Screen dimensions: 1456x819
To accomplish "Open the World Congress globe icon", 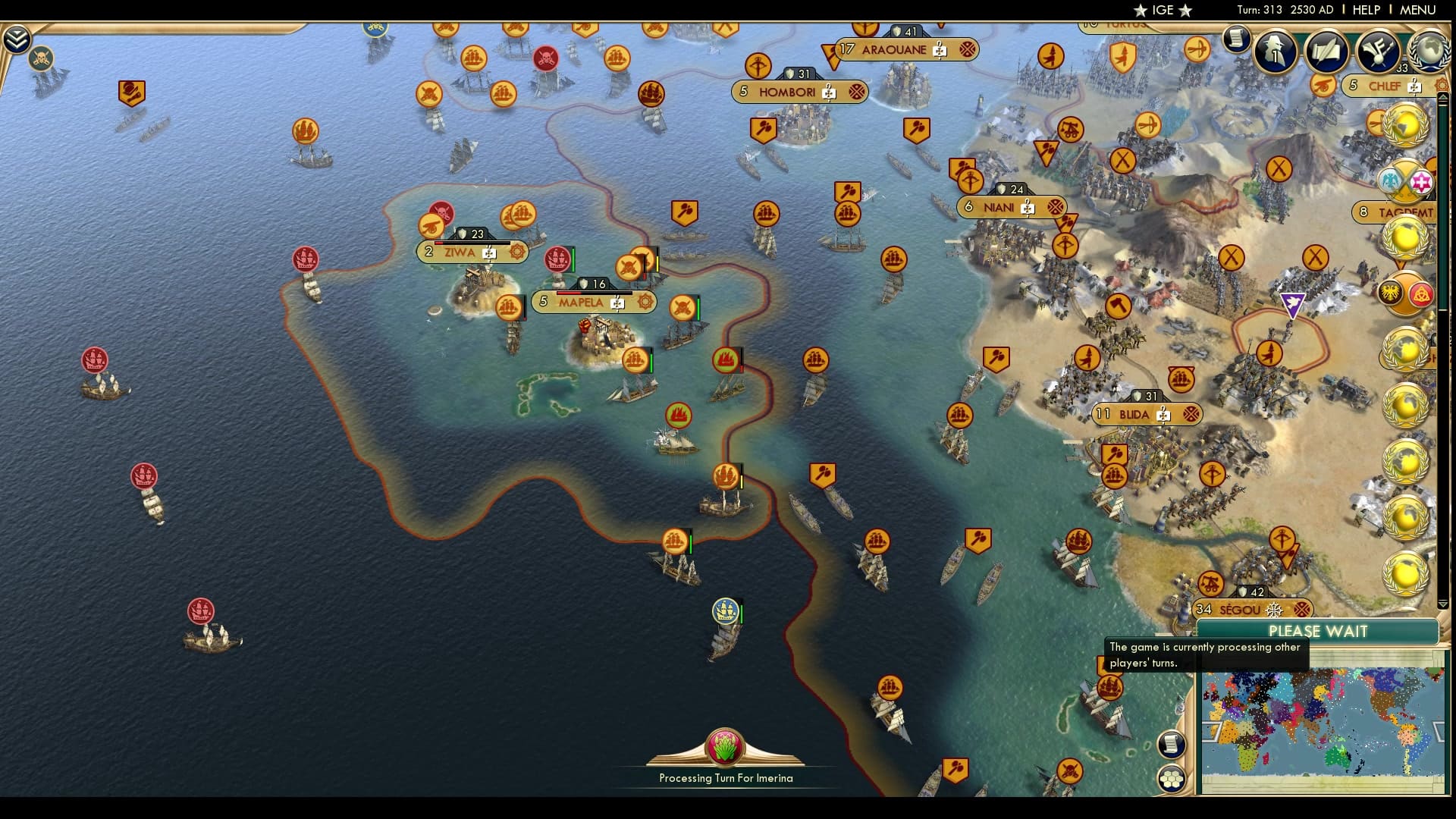I will (x=1430, y=53).
